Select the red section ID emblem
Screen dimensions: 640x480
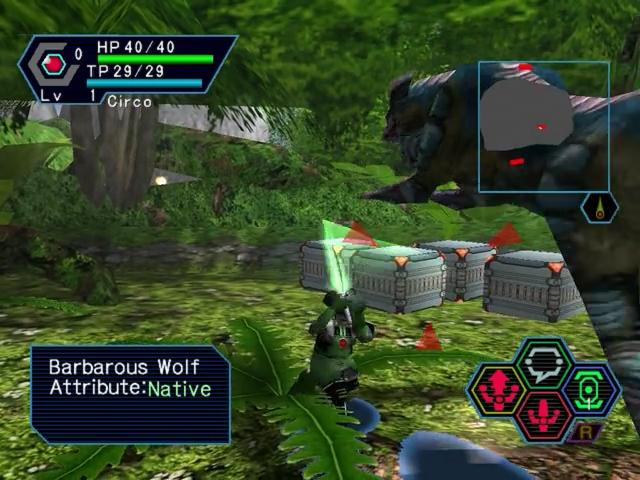point(53,65)
